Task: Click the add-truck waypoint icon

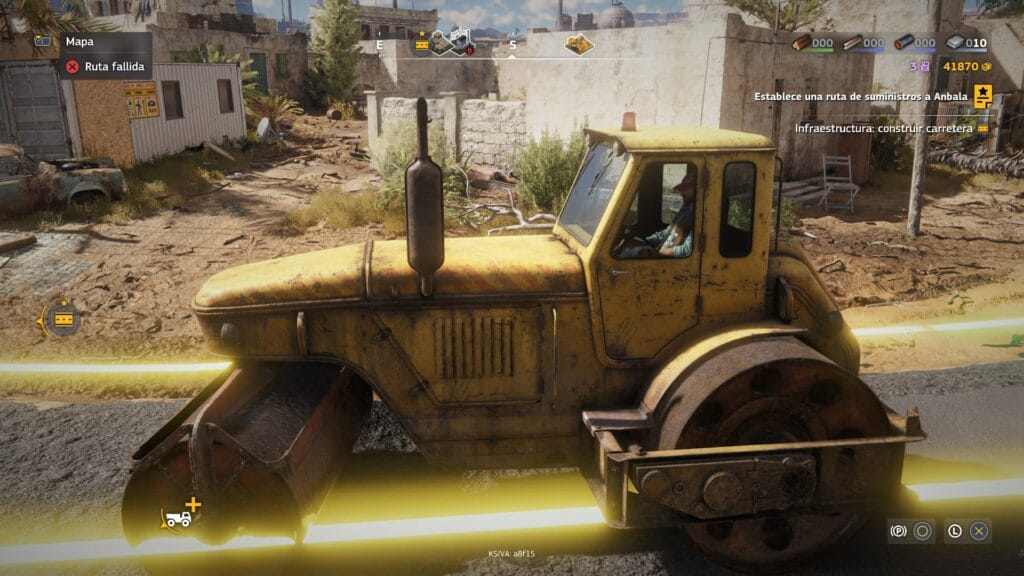Action: pyautogui.click(x=181, y=514)
